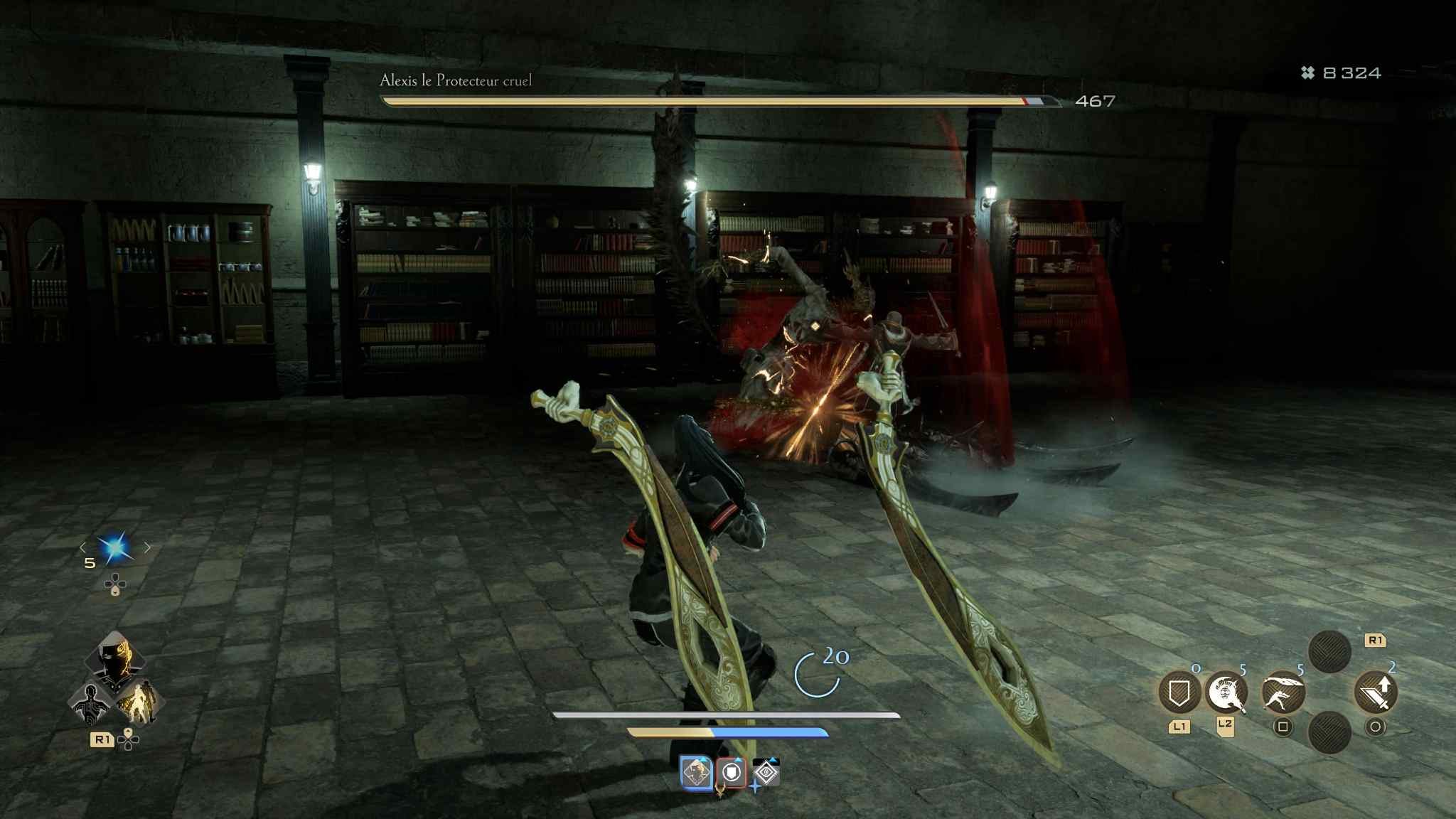Cycle to the previous quick item arrow
The height and width of the screenshot is (819, 1456).
(x=83, y=547)
